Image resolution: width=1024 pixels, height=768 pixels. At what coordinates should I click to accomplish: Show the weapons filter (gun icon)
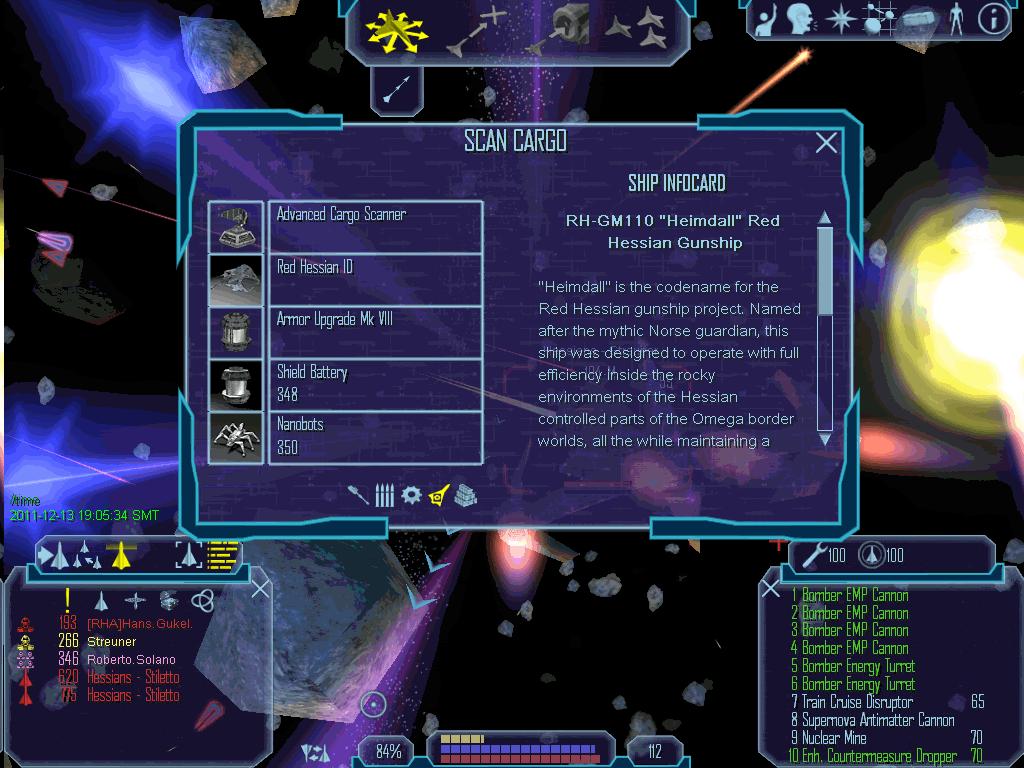click(x=359, y=494)
